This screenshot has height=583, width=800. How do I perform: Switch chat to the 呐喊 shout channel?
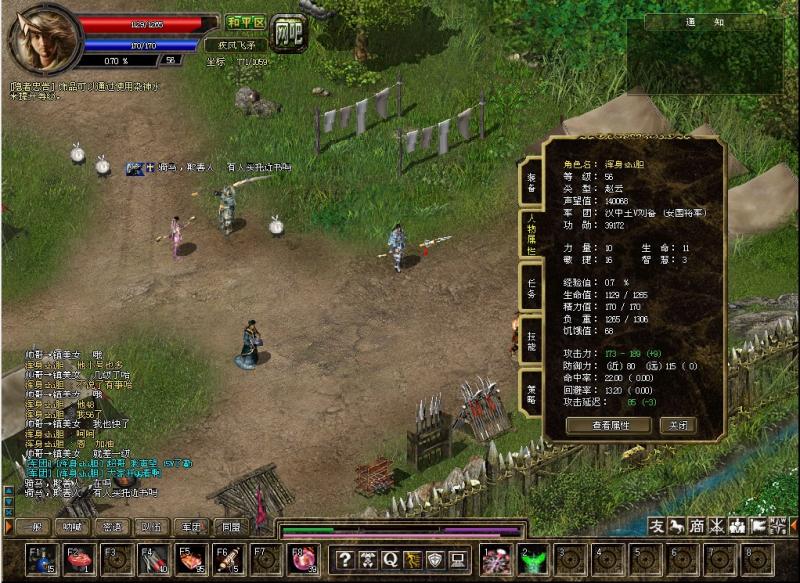click(x=72, y=527)
